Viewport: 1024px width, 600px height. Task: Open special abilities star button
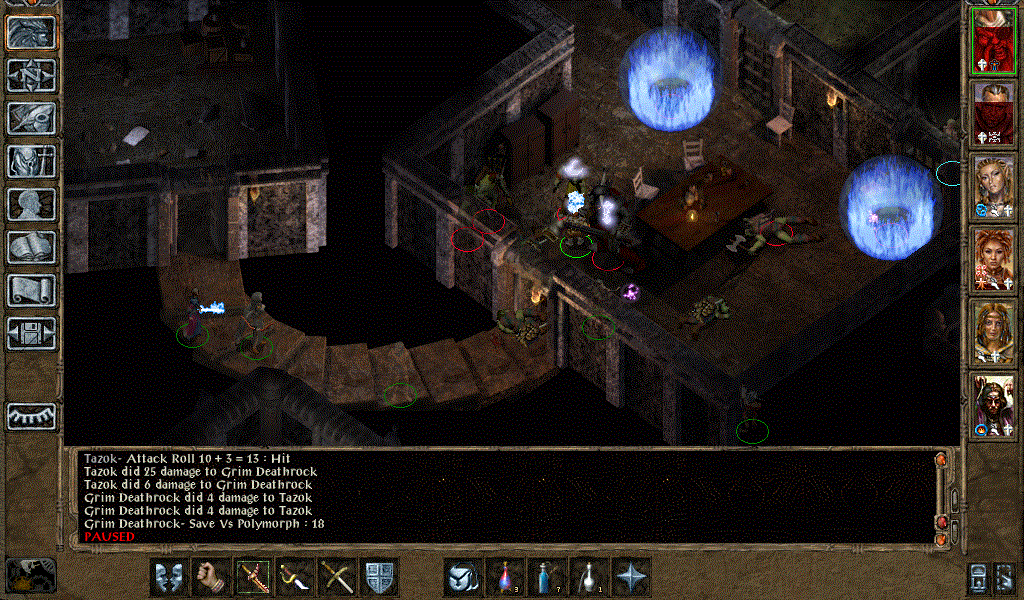(631, 577)
